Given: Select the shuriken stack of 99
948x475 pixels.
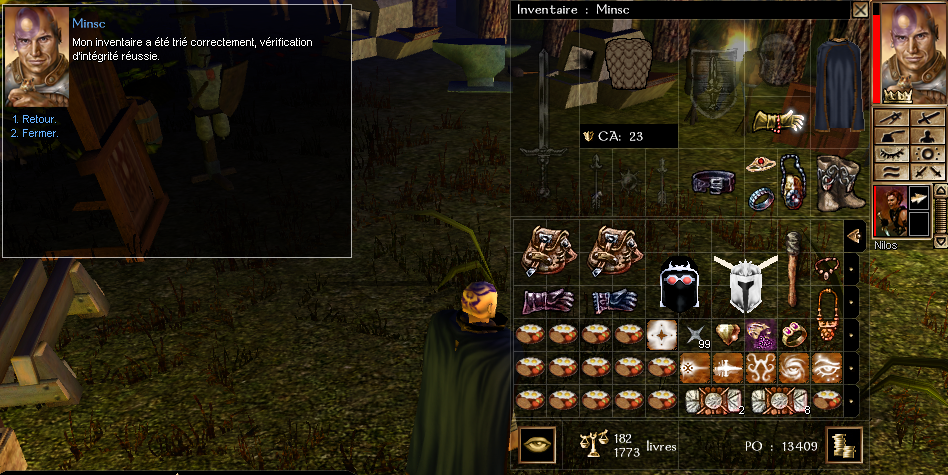Looking at the screenshot, I should (695, 334).
